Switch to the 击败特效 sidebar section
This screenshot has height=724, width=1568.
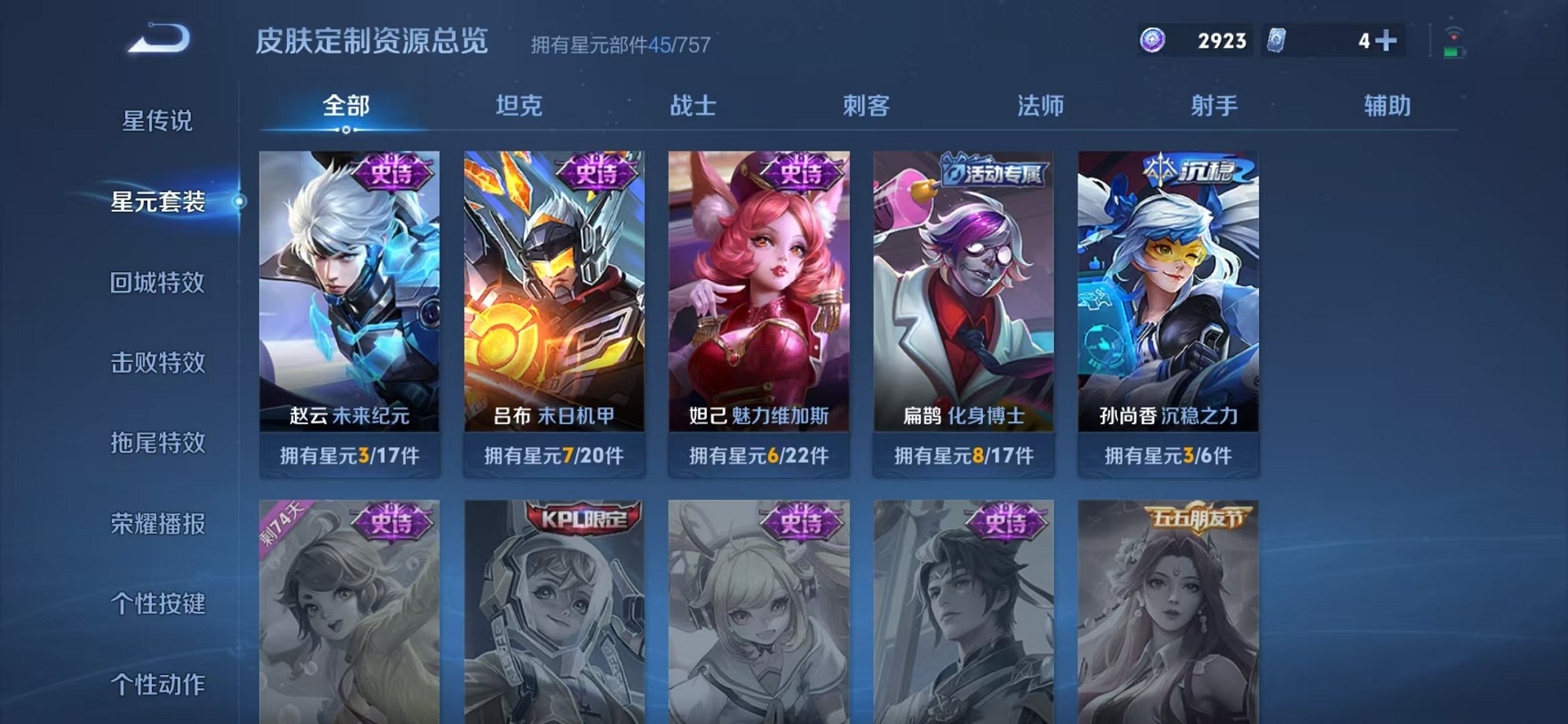tap(156, 363)
